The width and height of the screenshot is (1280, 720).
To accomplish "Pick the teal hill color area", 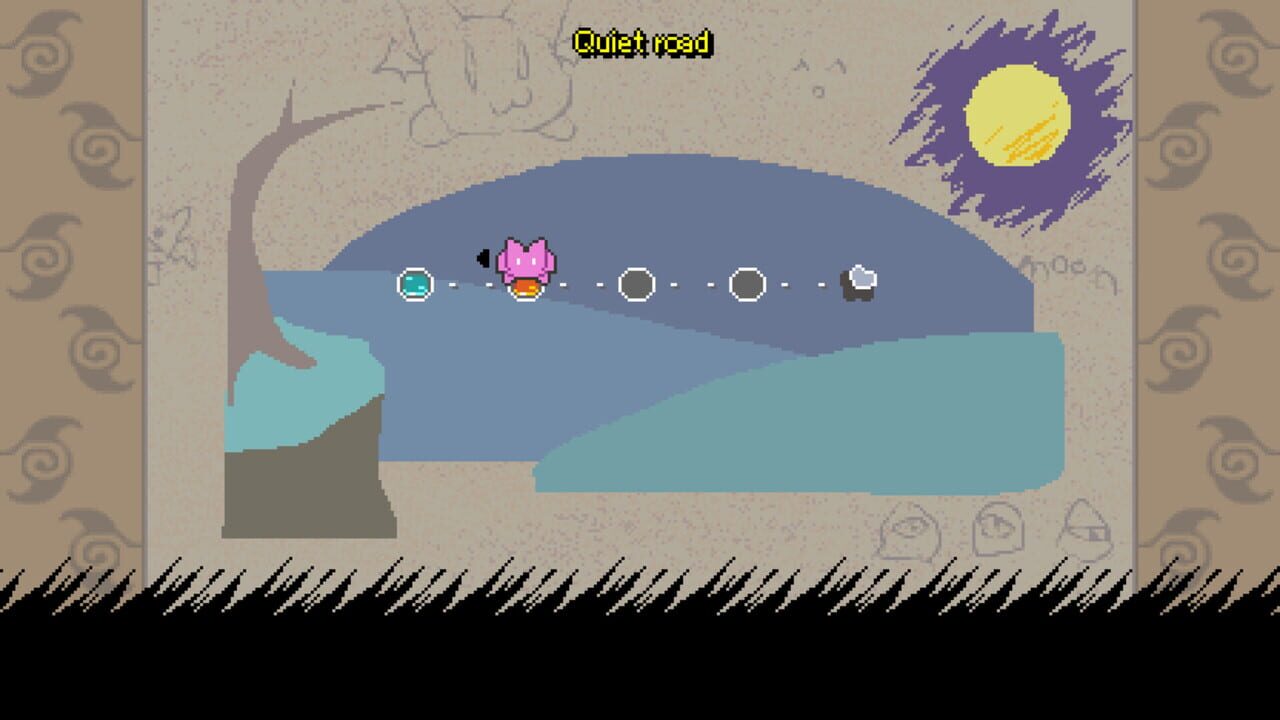I will pos(800,430).
